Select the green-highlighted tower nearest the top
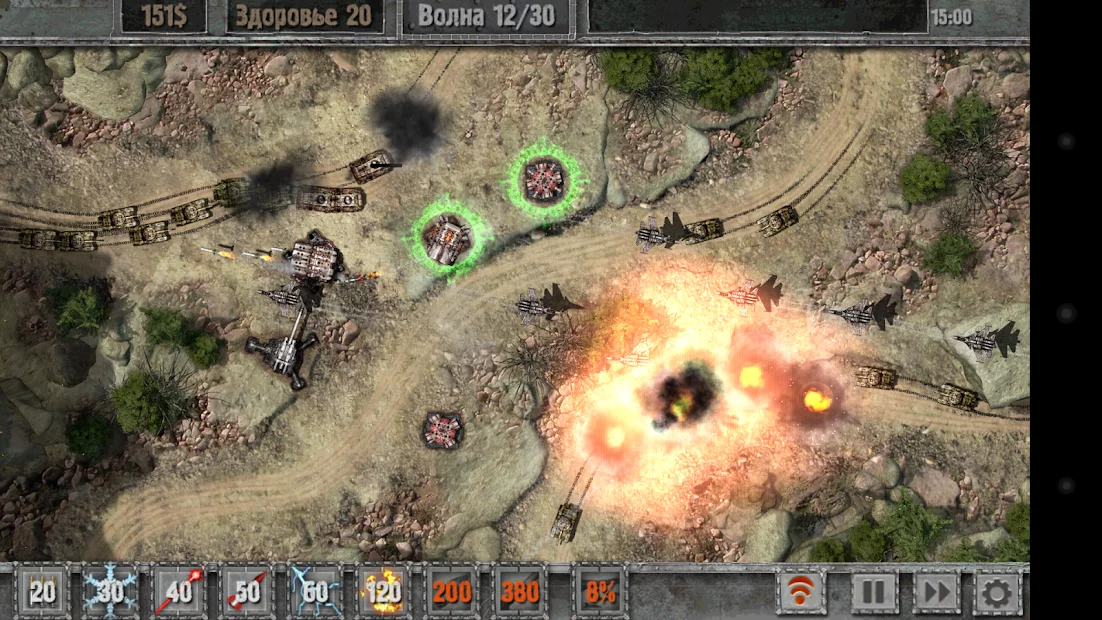1102x620 pixels. [545, 180]
